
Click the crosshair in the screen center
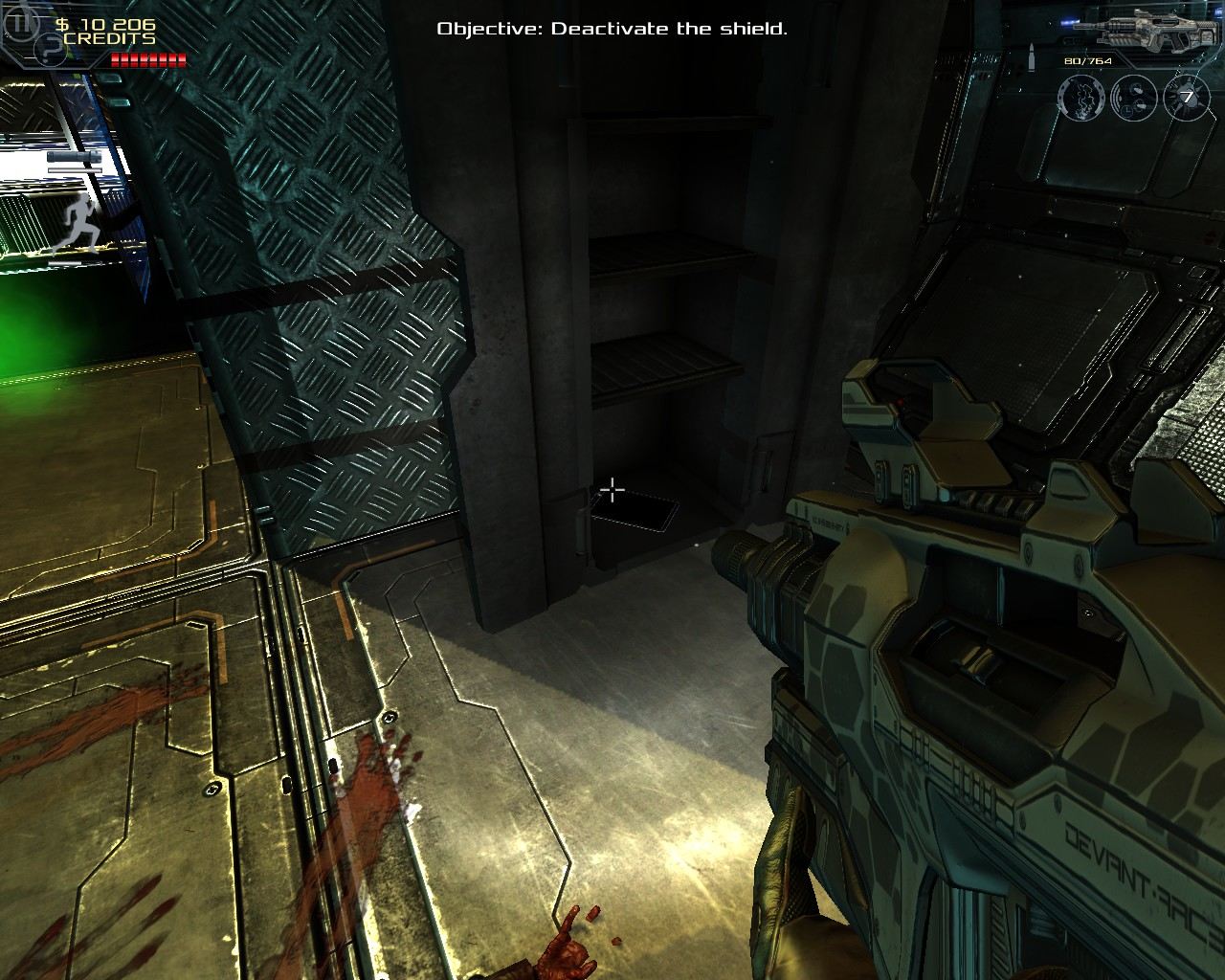pos(612,490)
